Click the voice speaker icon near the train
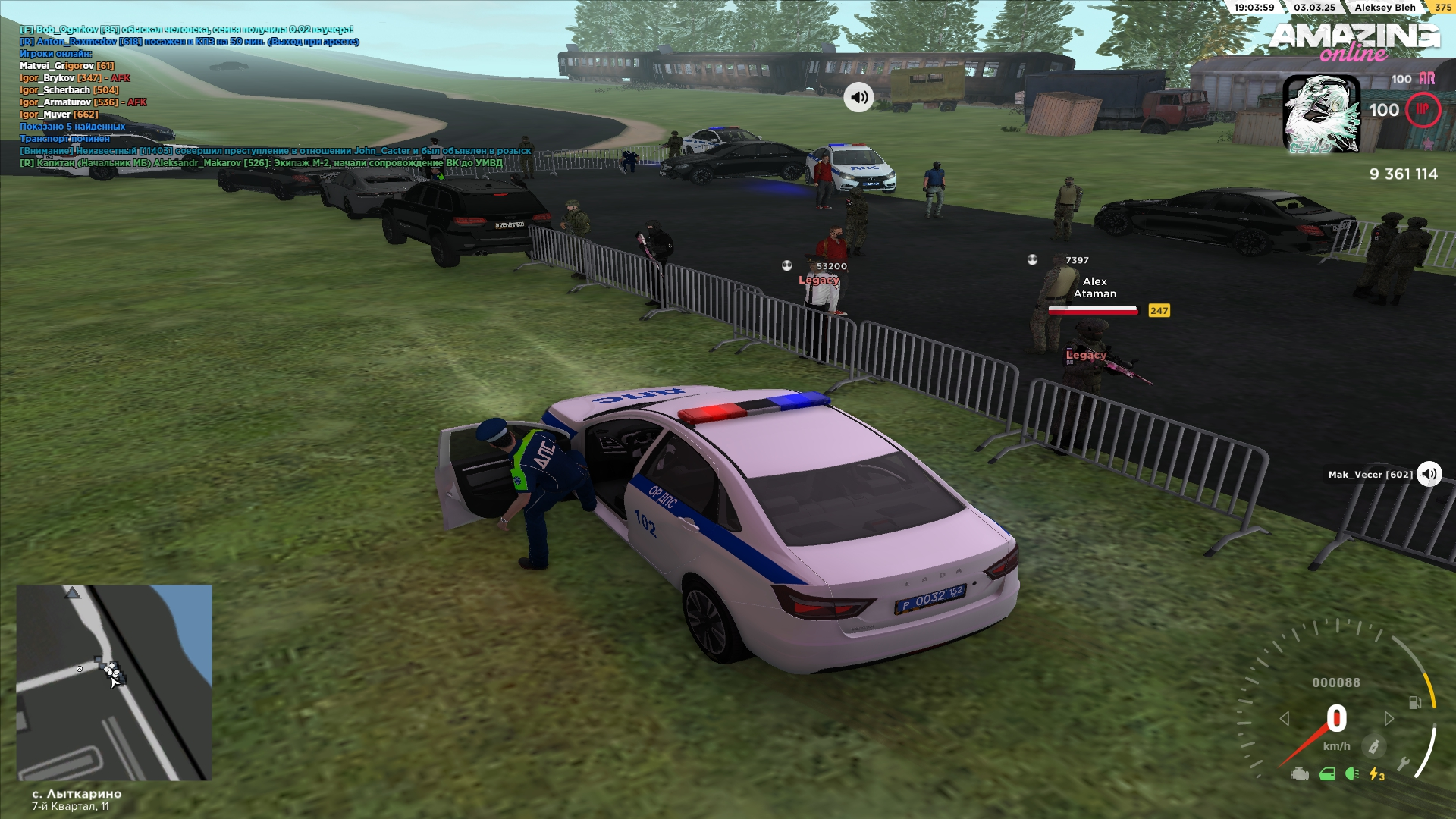1456x819 pixels. coord(858,97)
